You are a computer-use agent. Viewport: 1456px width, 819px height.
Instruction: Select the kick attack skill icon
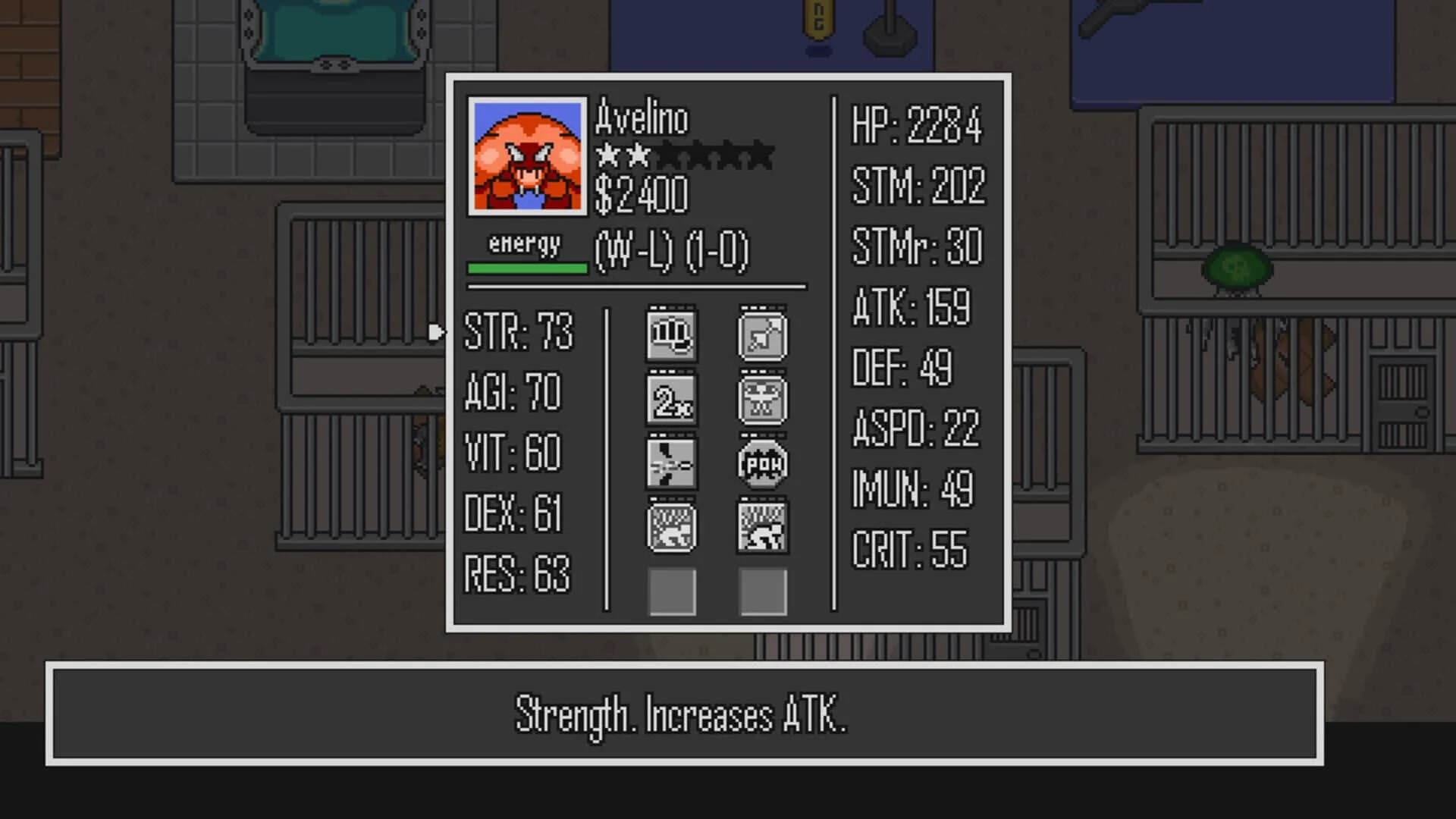pyautogui.click(x=670, y=463)
